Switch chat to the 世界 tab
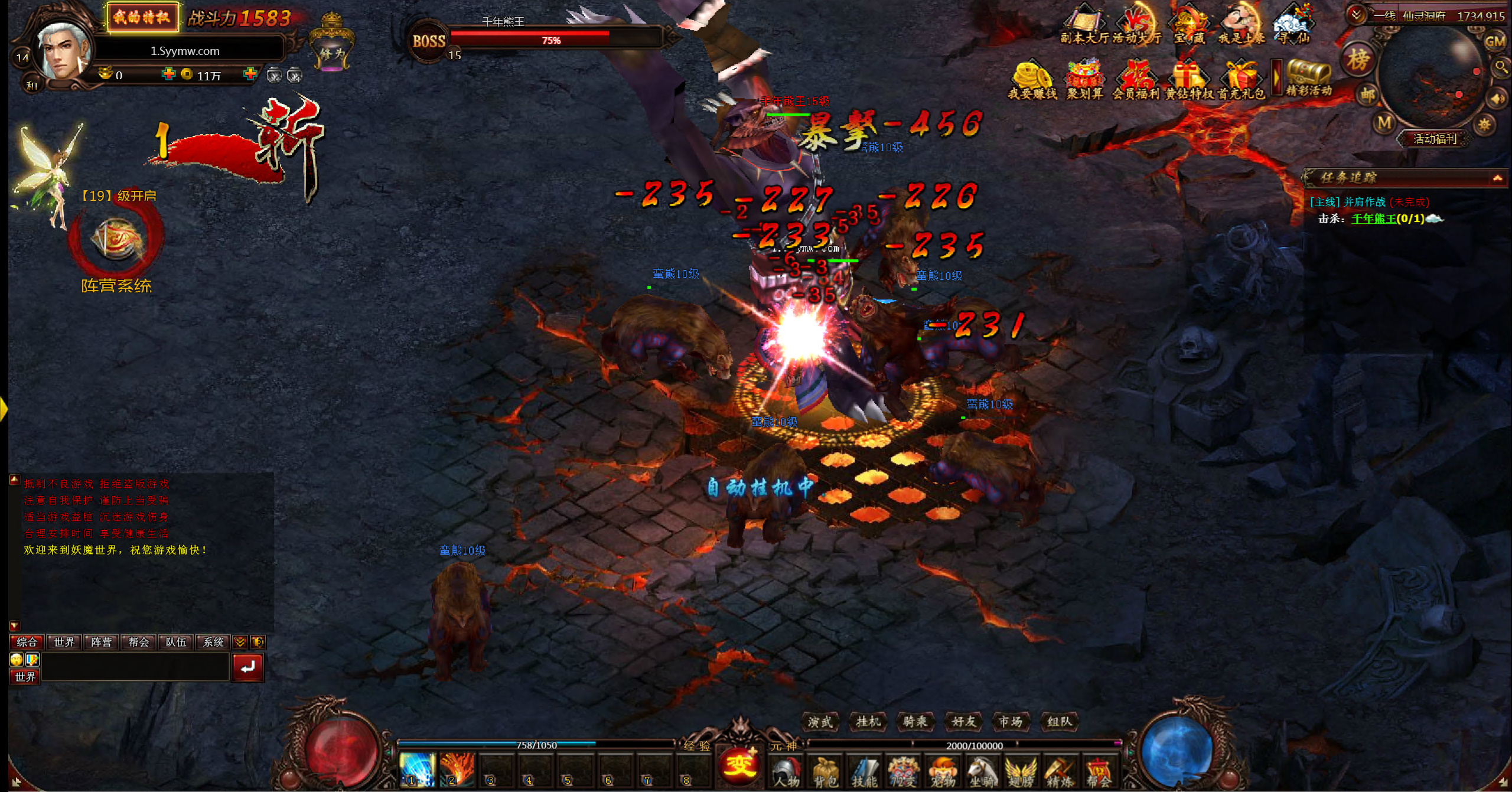The height and width of the screenshot is (792, 1512). 64,642
